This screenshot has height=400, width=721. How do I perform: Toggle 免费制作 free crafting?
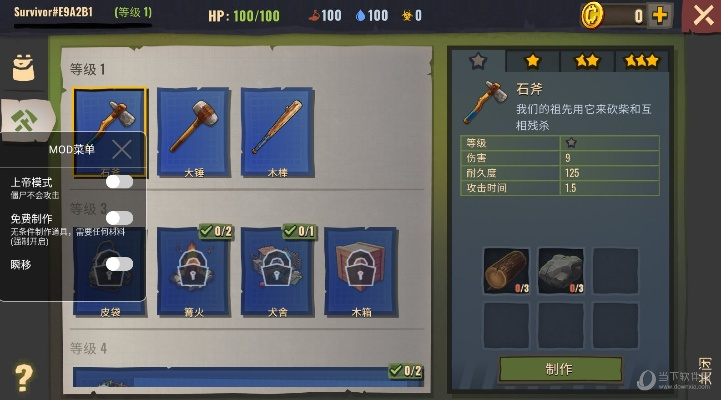(119, 218)
